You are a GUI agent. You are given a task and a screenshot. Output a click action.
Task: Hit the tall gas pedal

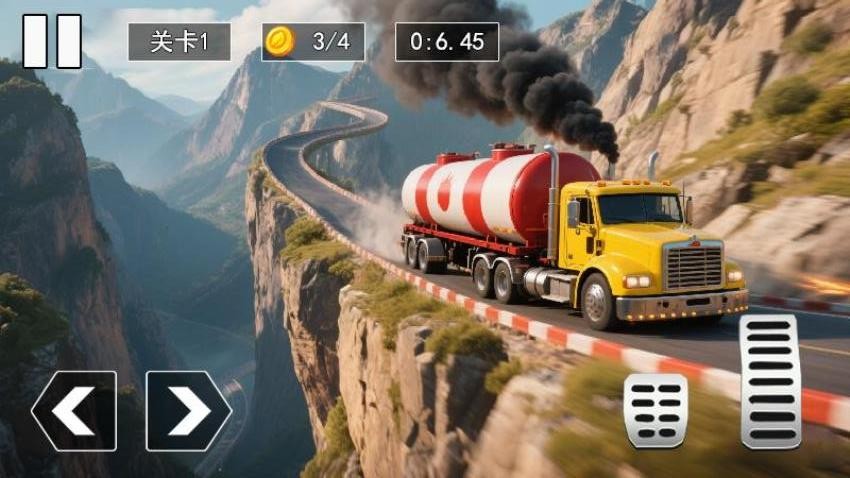point(769,381)
